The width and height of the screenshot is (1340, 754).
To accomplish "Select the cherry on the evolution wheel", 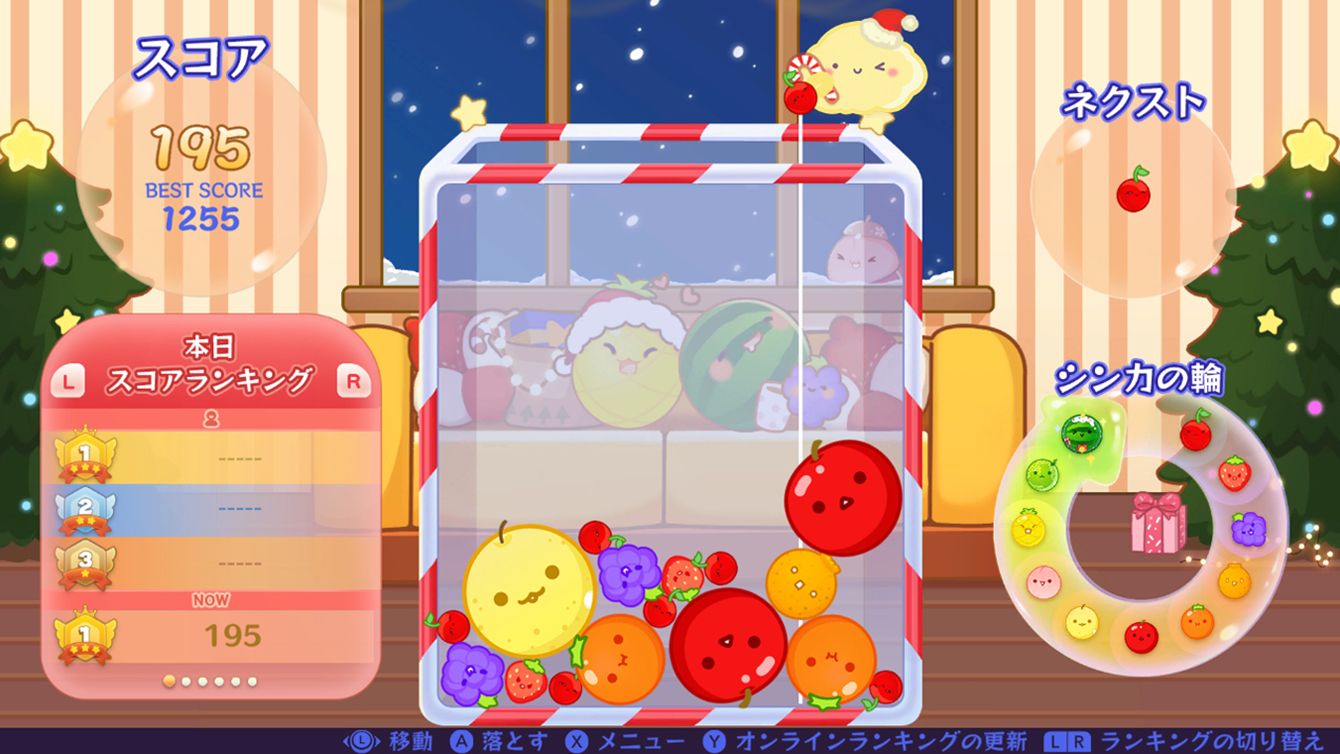I will 1195,432.
